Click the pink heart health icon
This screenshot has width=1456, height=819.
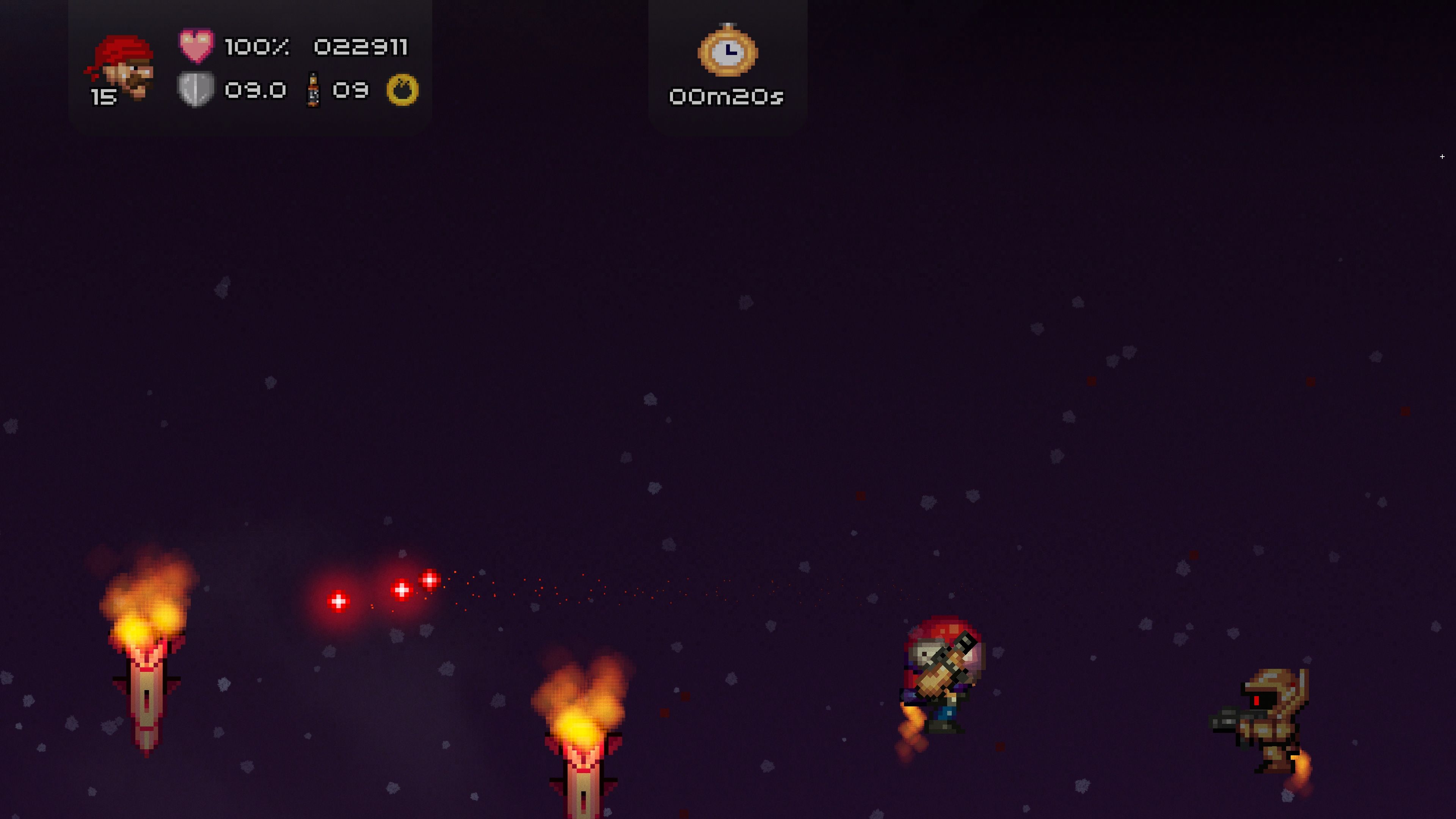[196, 45]
